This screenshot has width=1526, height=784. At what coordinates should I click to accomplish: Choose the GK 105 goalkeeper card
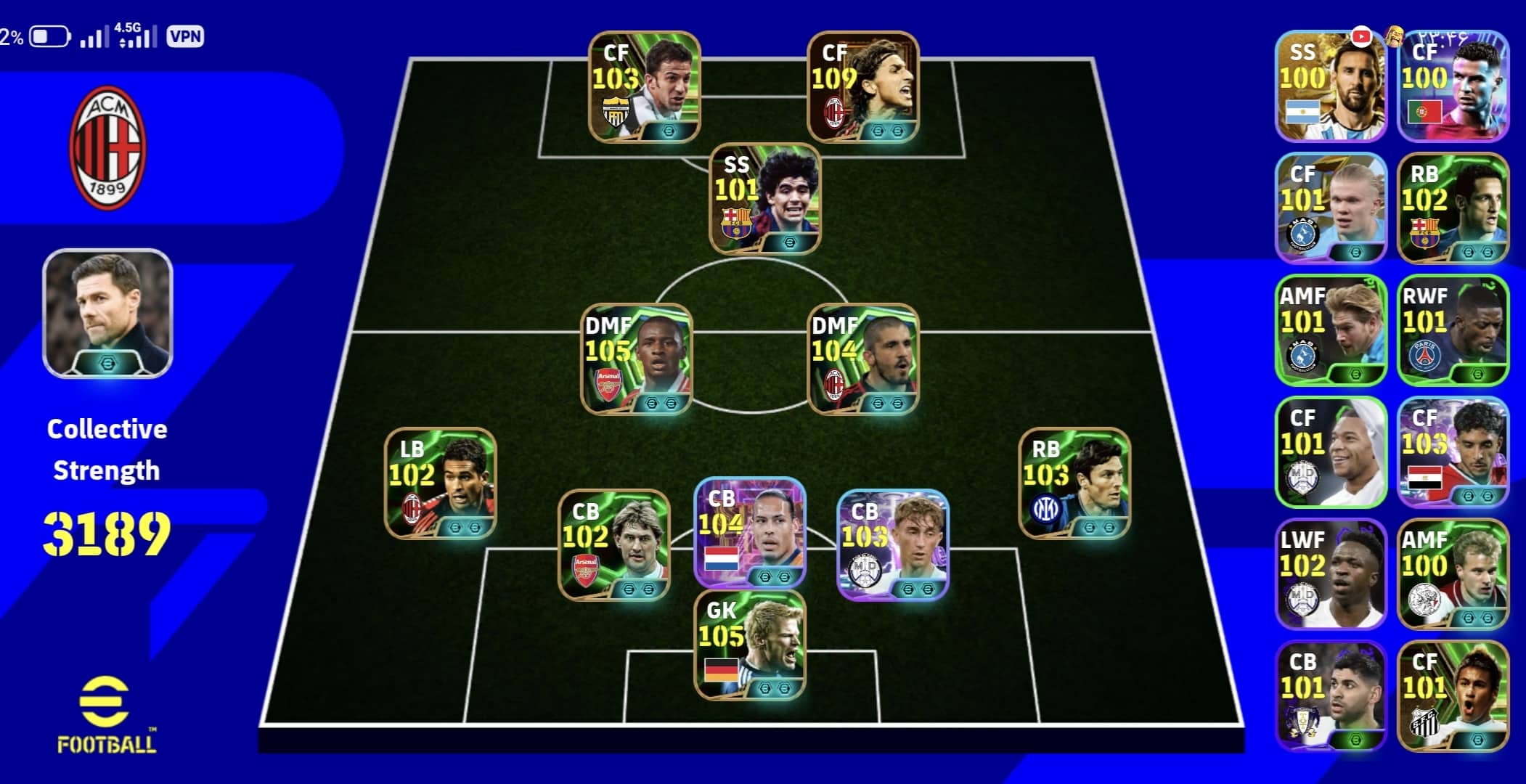(x=749, y=645)
